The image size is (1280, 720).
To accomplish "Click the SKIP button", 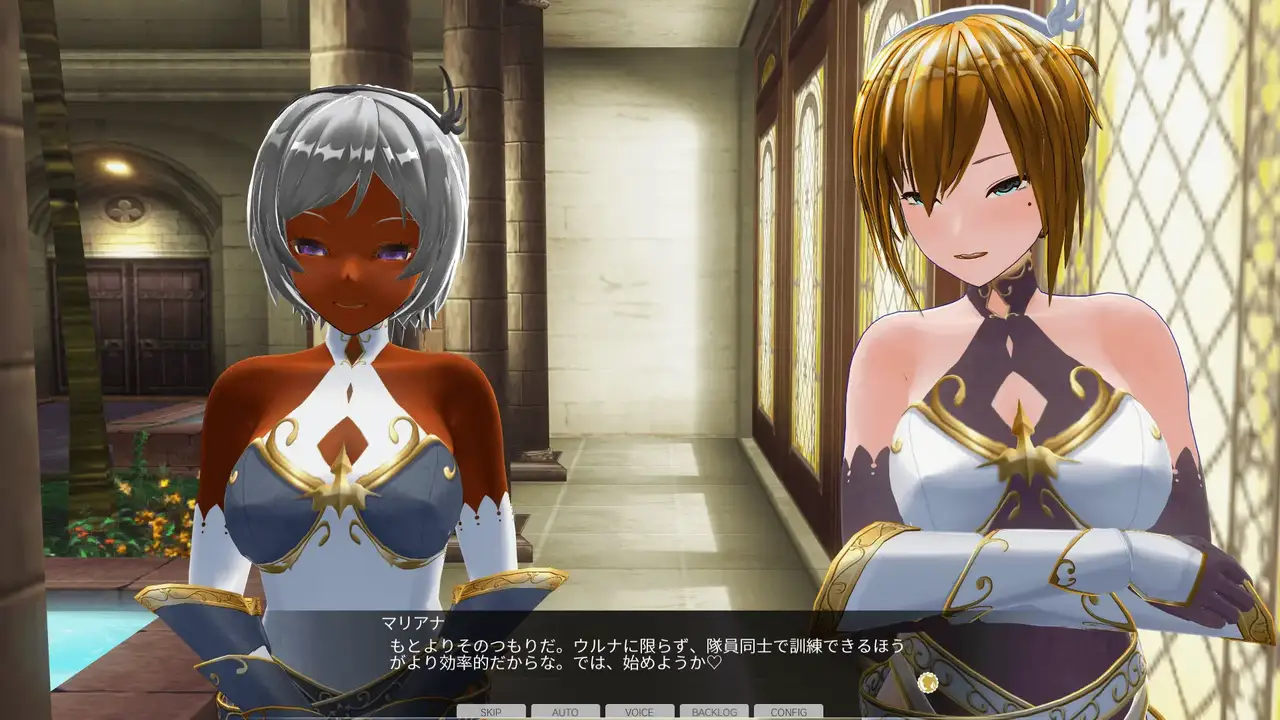I will coord(491,712).
